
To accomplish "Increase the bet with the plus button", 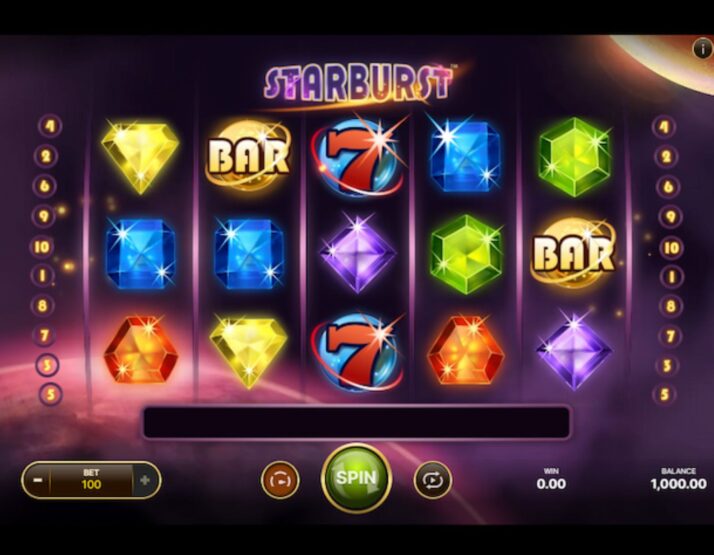I will 146,480.
